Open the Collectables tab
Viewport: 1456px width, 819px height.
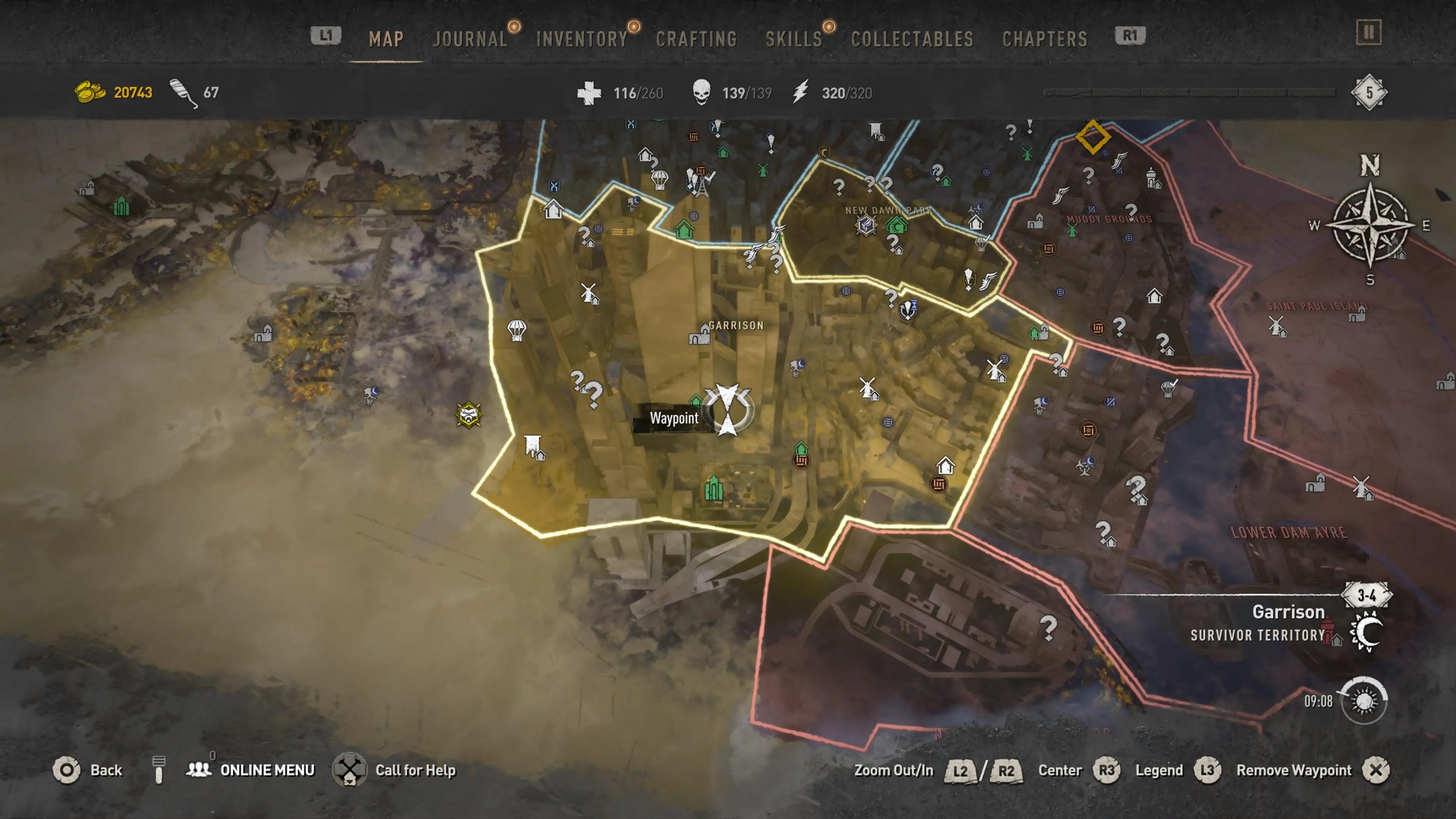(912, 39)
